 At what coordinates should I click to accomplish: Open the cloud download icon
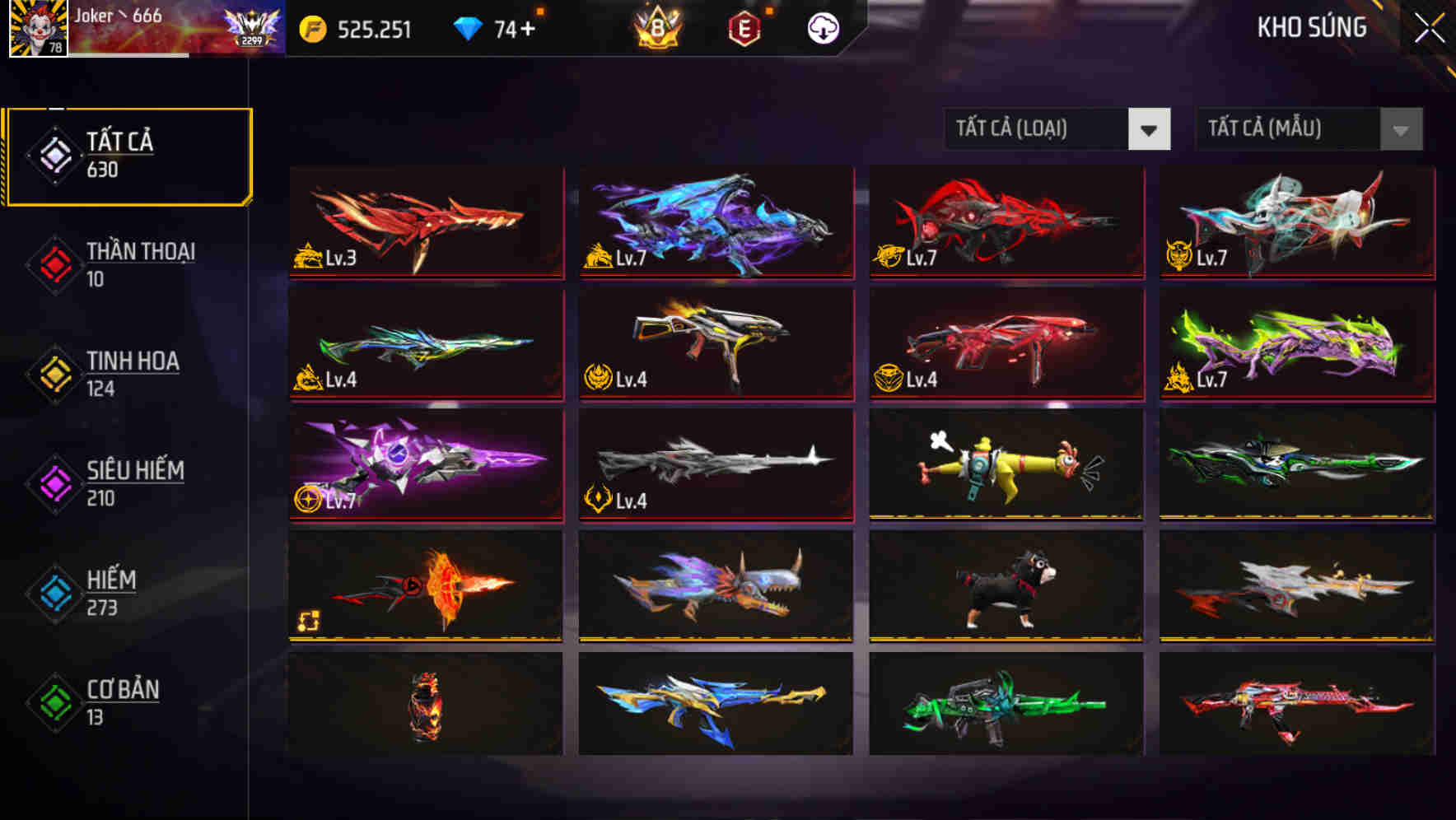pos(821,27)
